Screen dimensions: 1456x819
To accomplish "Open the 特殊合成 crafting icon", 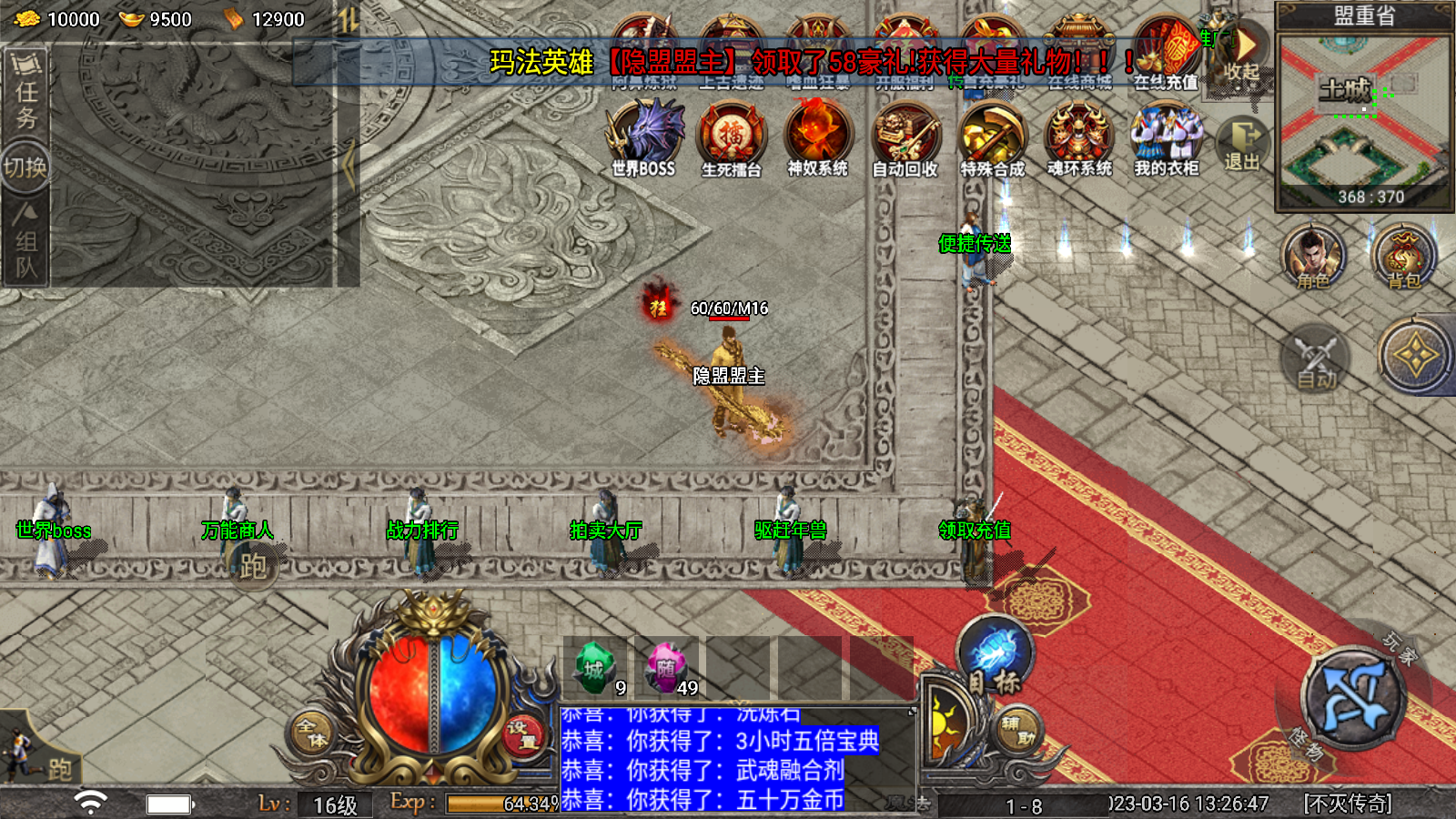I will (x=992, y=136).
